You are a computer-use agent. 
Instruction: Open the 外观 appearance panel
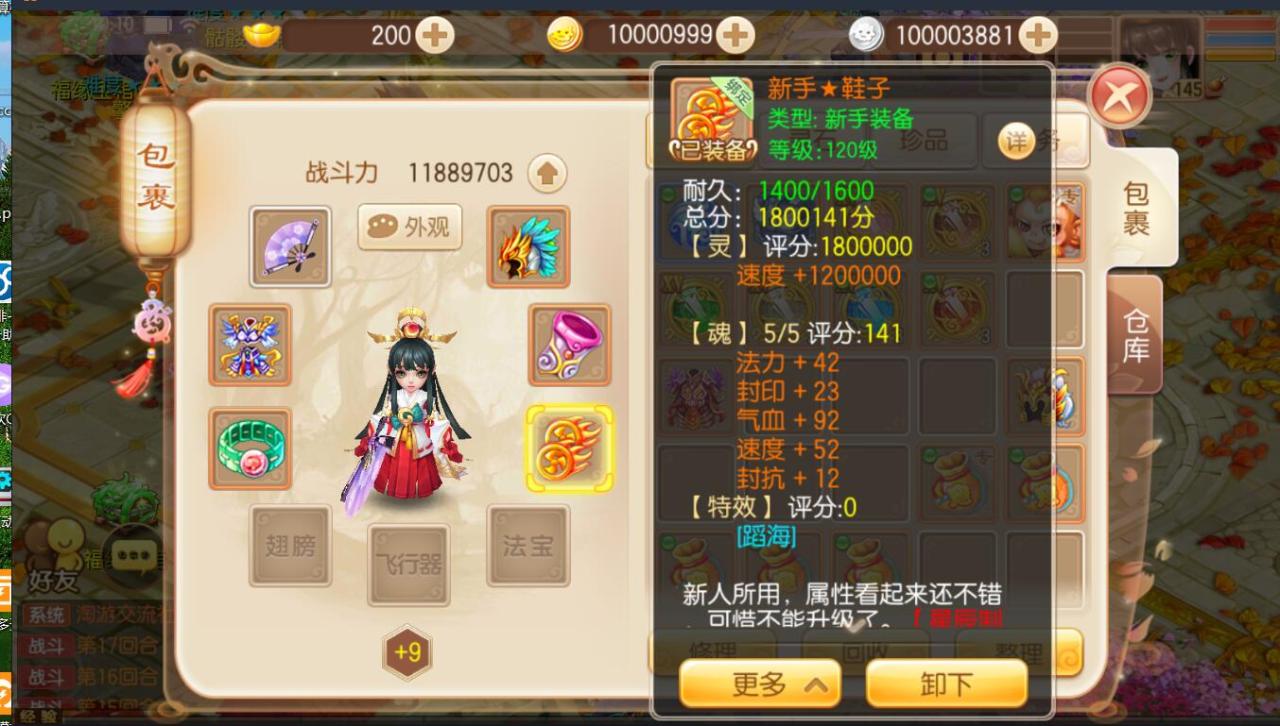pos(409,227)
